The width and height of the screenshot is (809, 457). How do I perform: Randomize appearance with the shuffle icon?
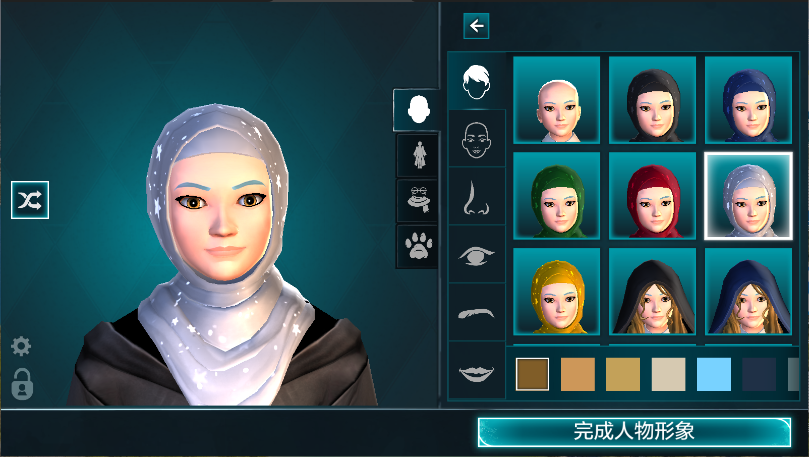(30, 200)
